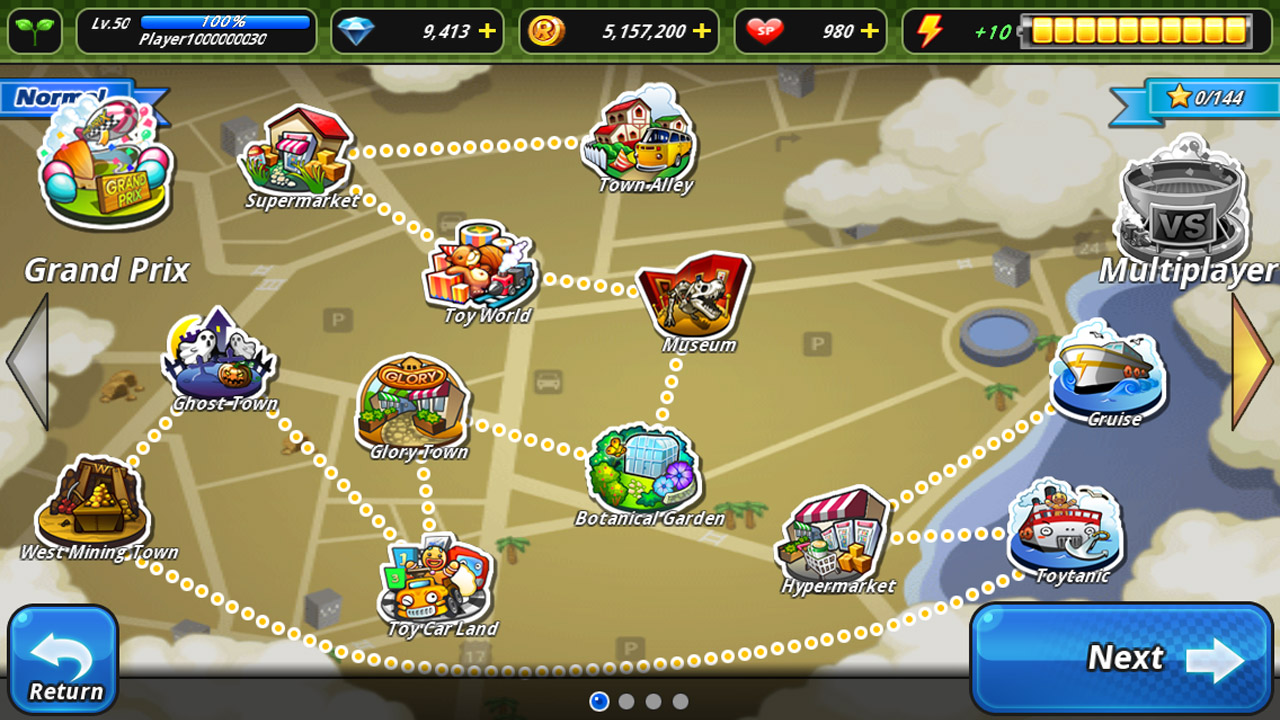Image resolution: width=1280 pixels, height=720 pixels.
Task: Add more diamonds with the plus button
Action: coord(487,31)
